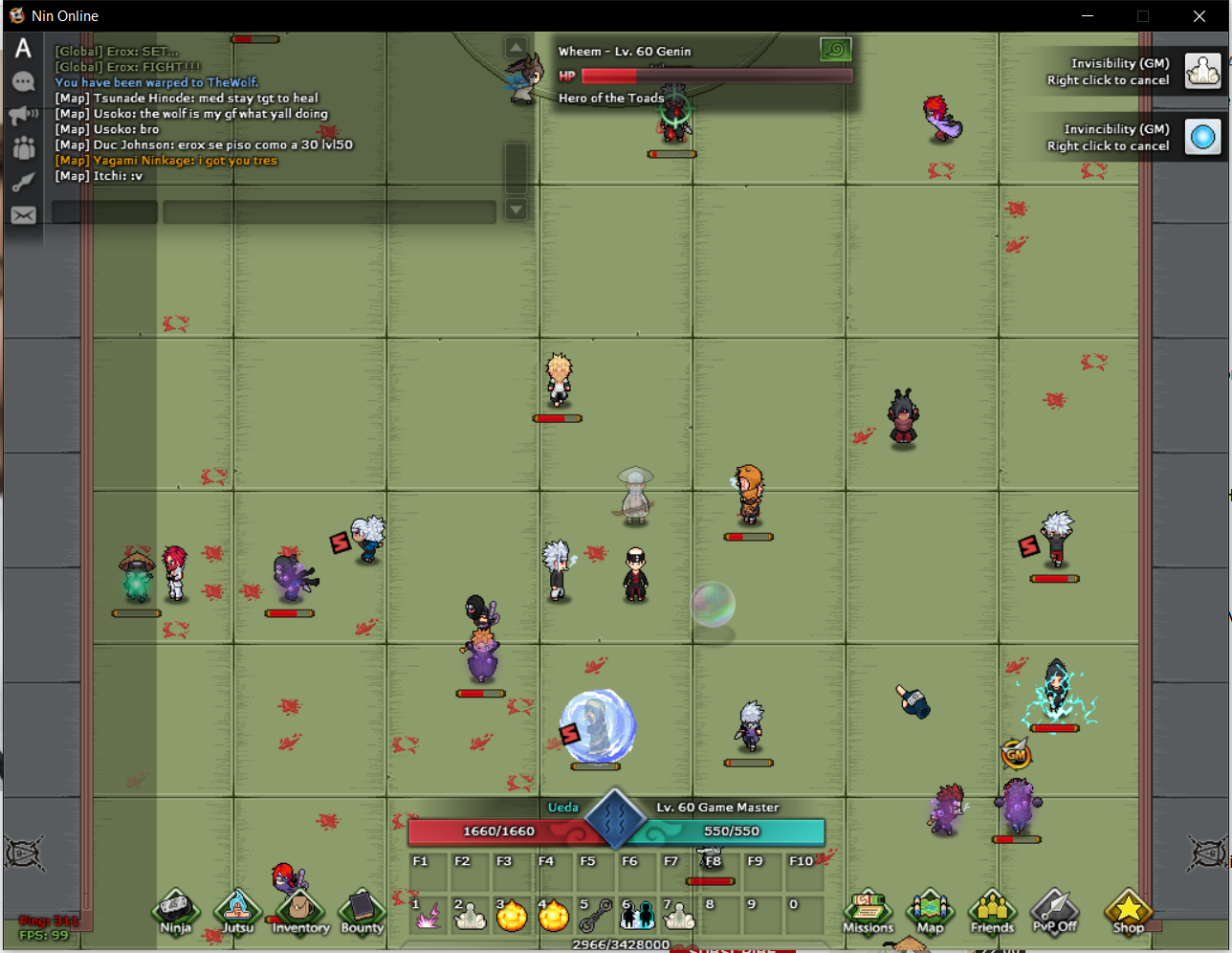Select the envelope private messages tab
The width and height of the screenshot is (1232, 953).
(23, 215)
